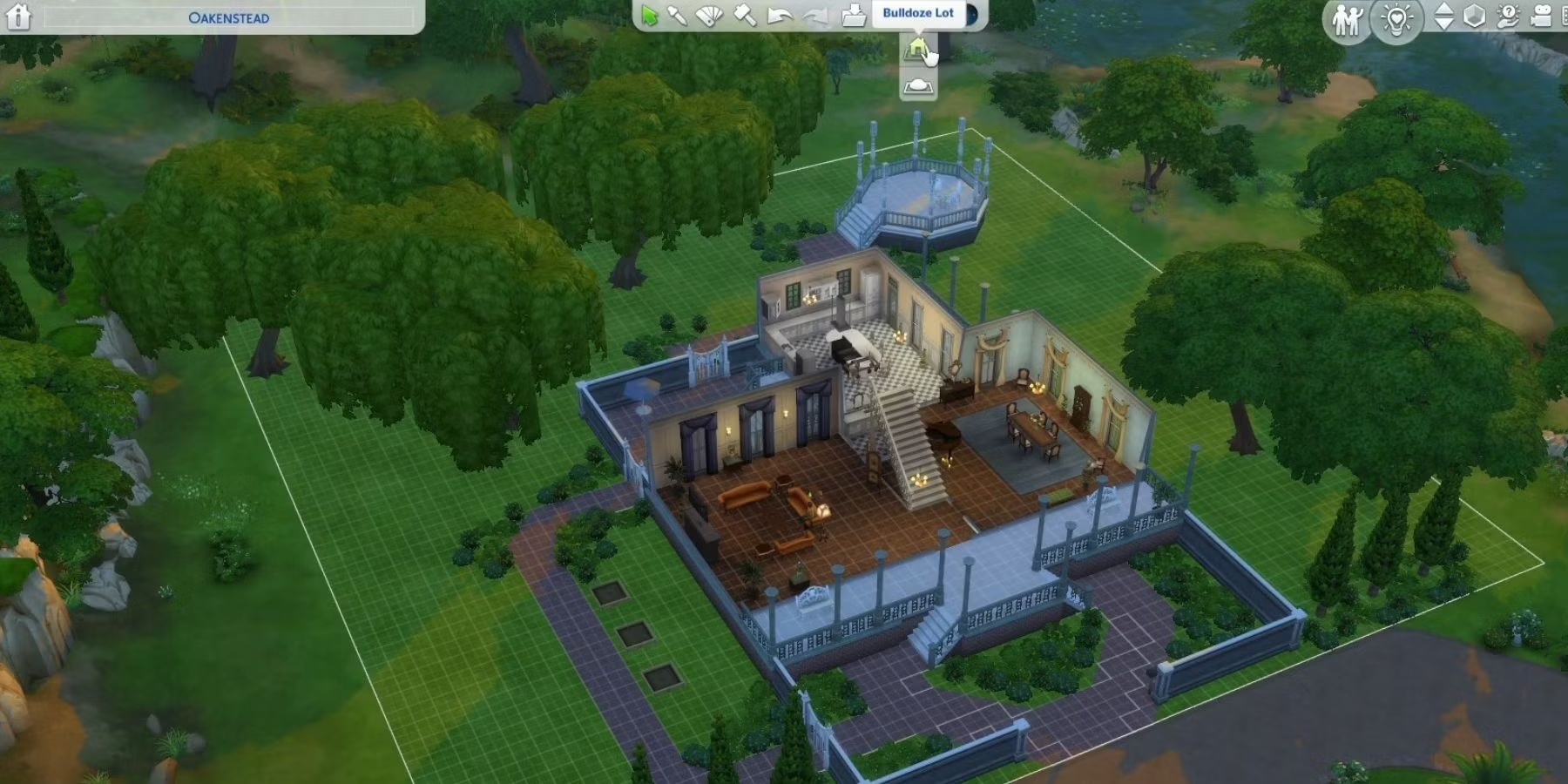This screenshot has height=784, width=1568.
Task: Undo the last build action
Action: click(780, 15)
